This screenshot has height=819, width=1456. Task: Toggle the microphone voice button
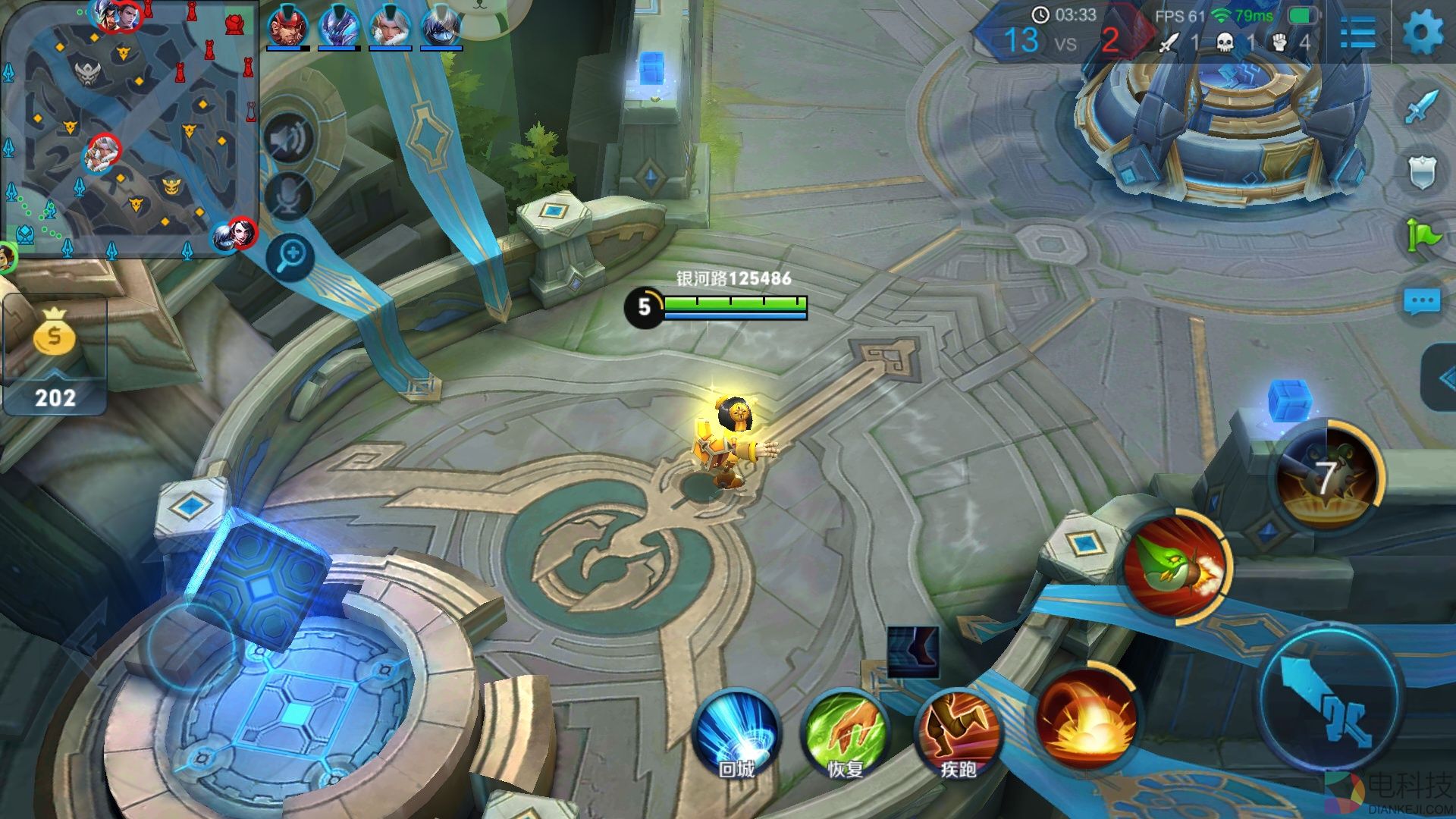(x=289, y=196)
